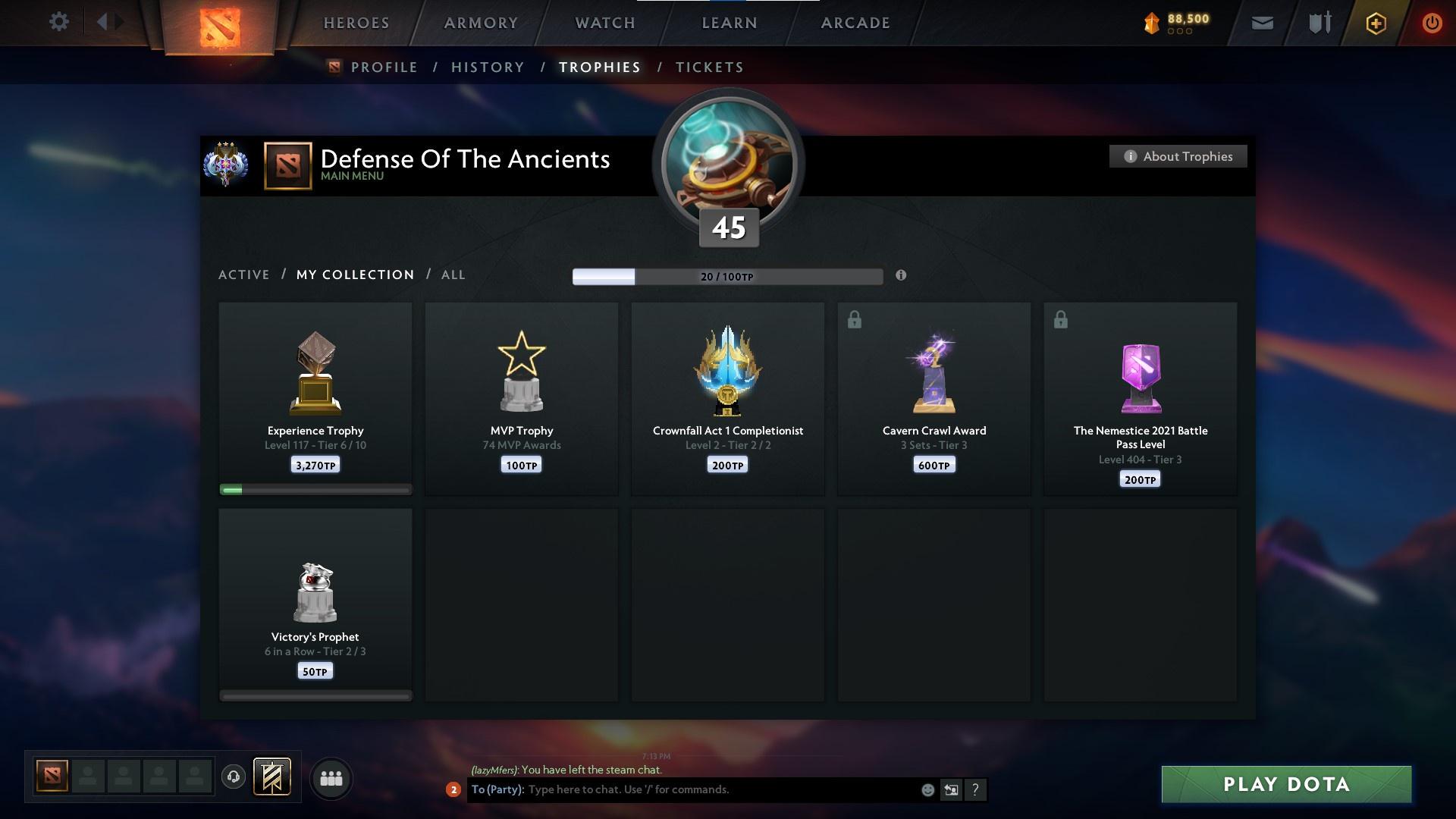Open notifications via the mail envelope icon

(x=1262, y=23)
